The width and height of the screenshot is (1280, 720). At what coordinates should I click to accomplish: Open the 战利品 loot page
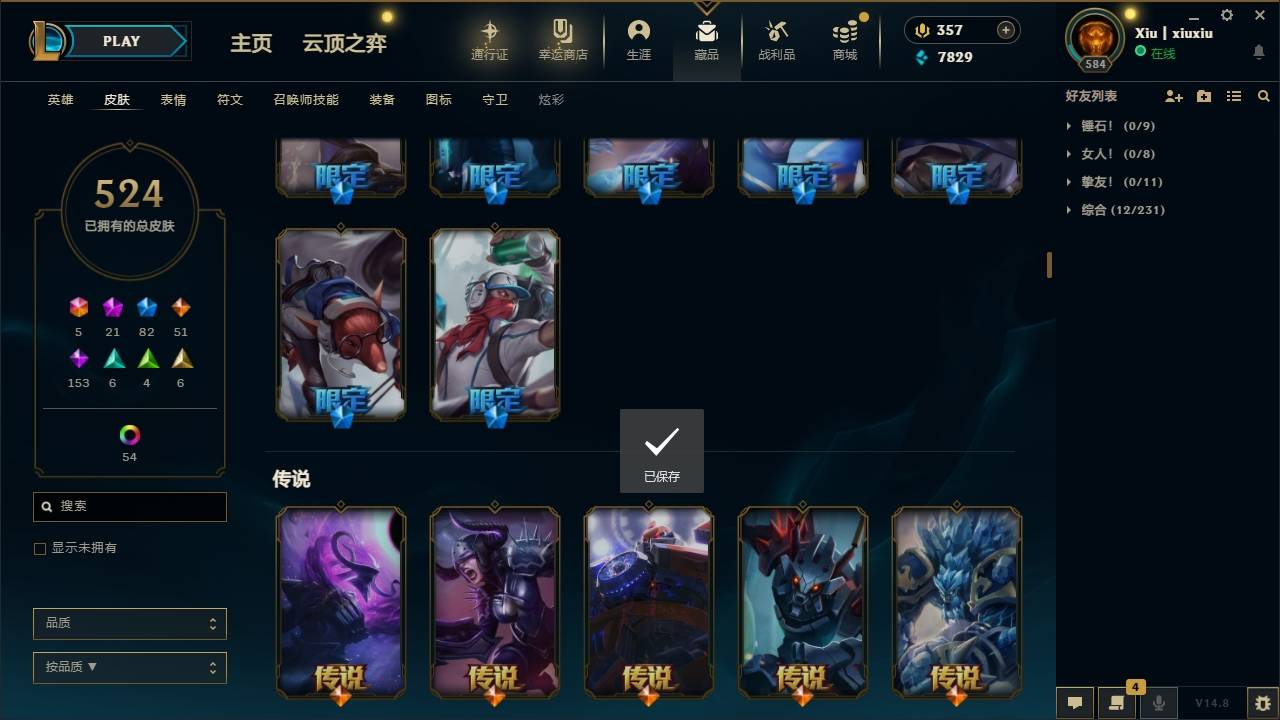point(776,40)
